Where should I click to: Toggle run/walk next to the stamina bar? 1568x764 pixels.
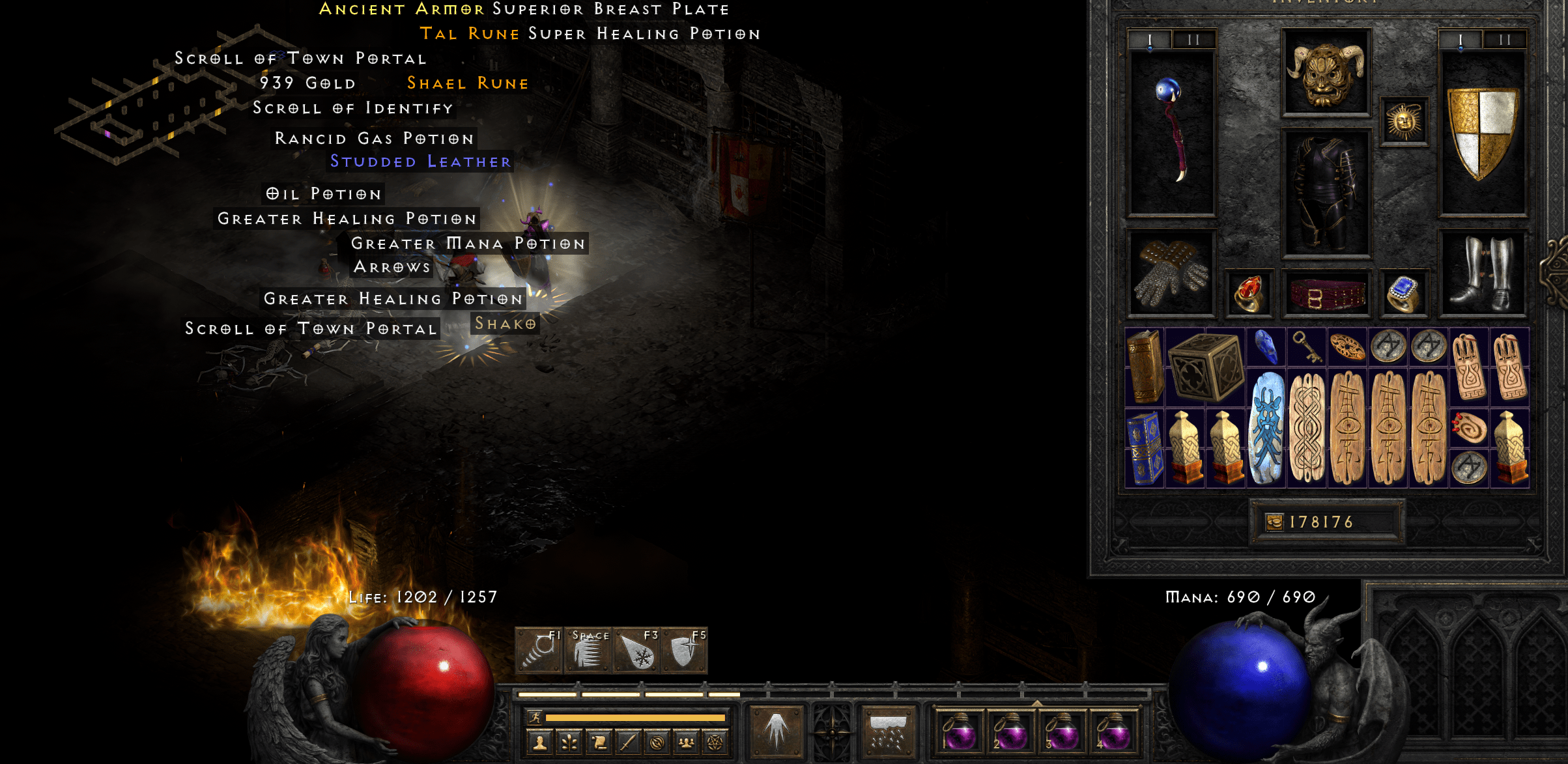[534, 718]
